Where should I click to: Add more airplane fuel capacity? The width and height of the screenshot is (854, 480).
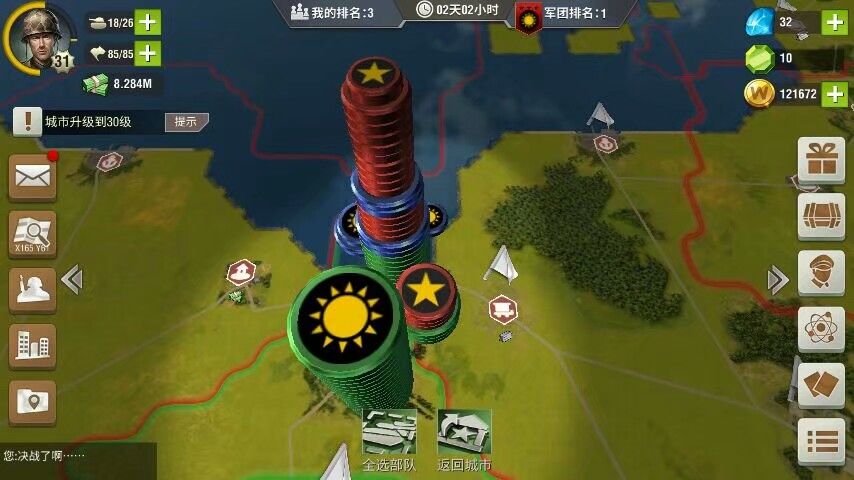147,53
